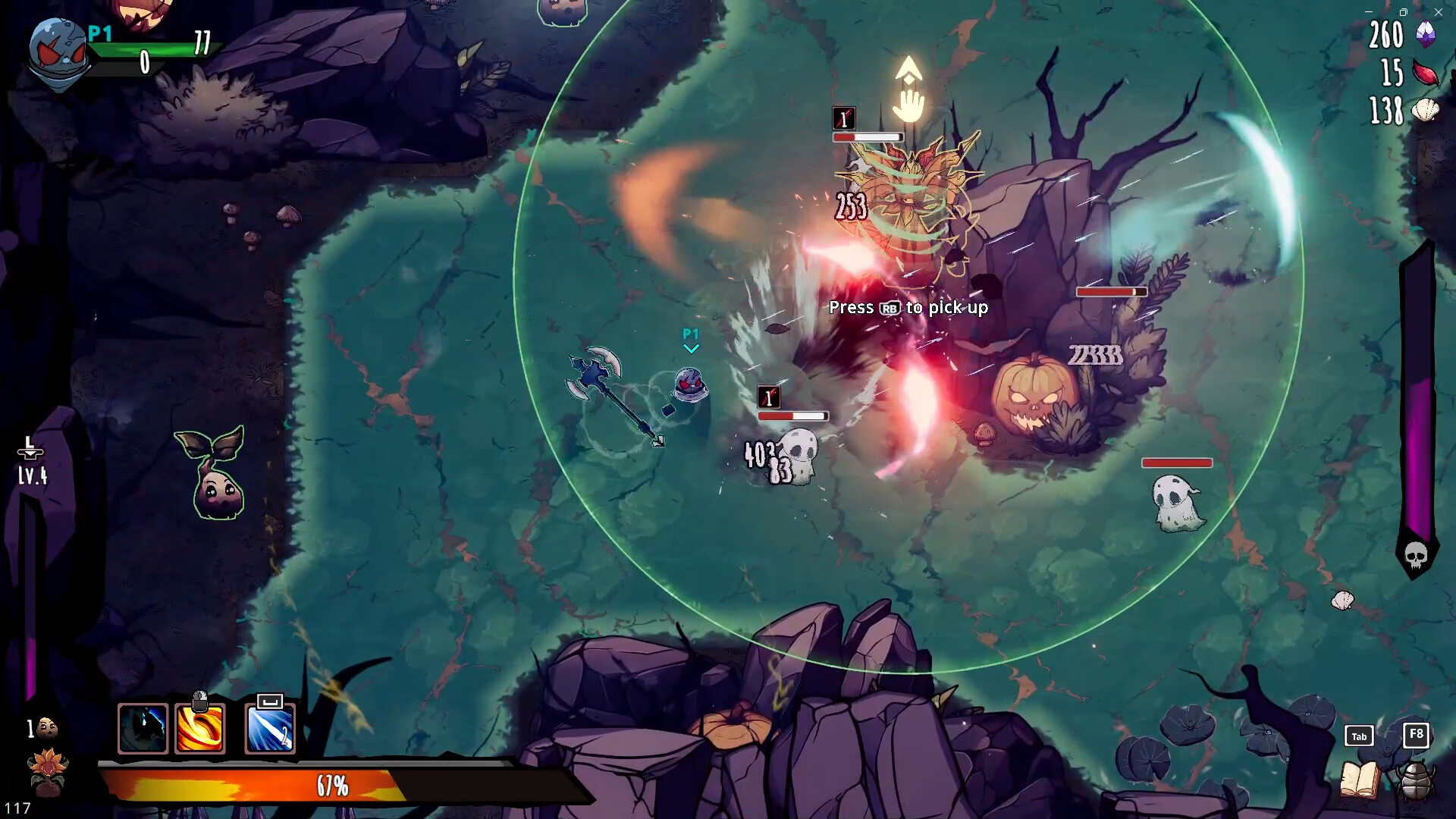Open the journal book icon

1359,780
